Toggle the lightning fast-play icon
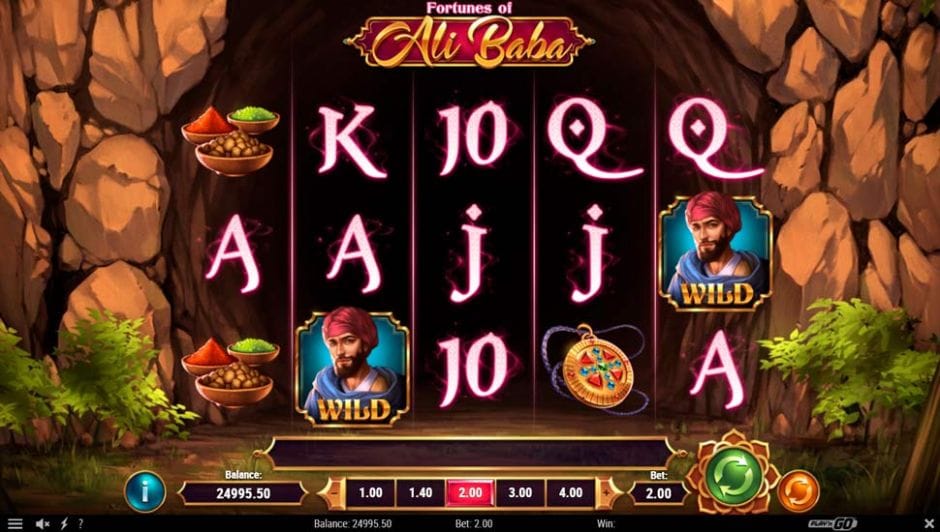Viewport: 940px width, 532px height. click(64, 523)
